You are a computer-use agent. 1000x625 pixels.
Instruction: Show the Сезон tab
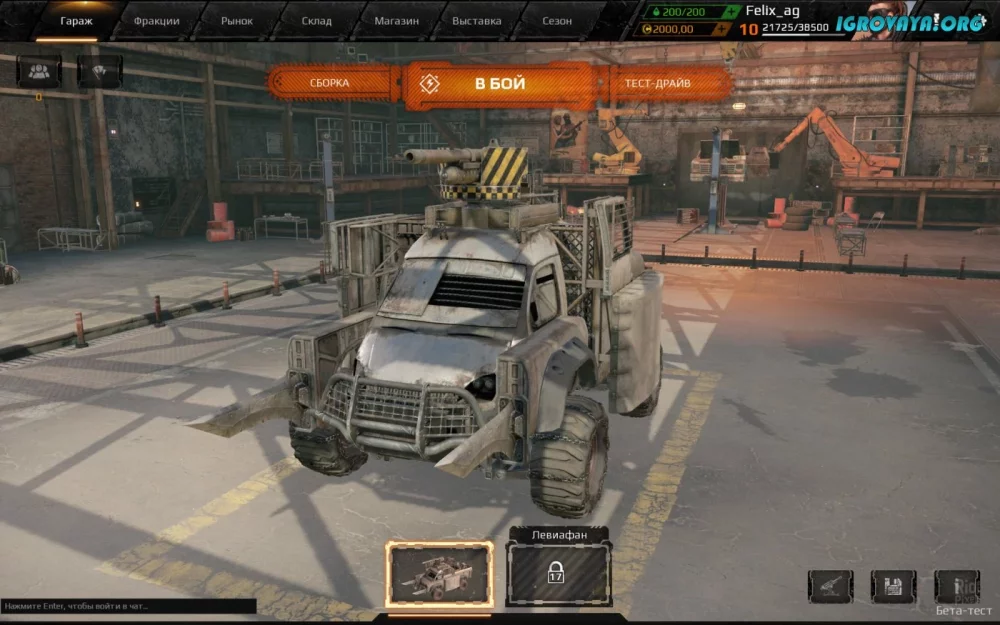(557, 20)
